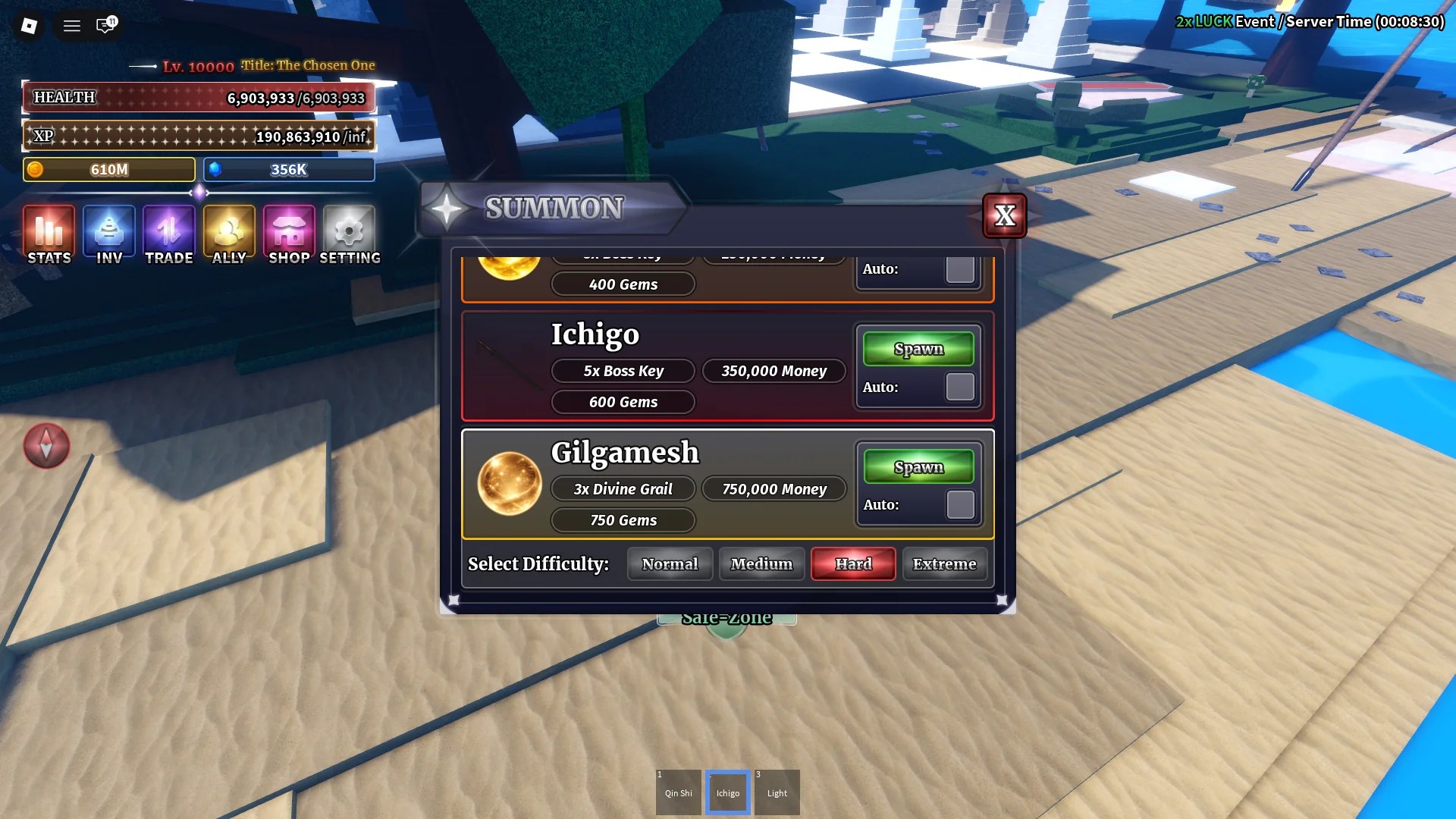Select the Qin Shi hotbar slot
Screen dimensions: 1456x819
pyautogui.click(x=678, y=792)
